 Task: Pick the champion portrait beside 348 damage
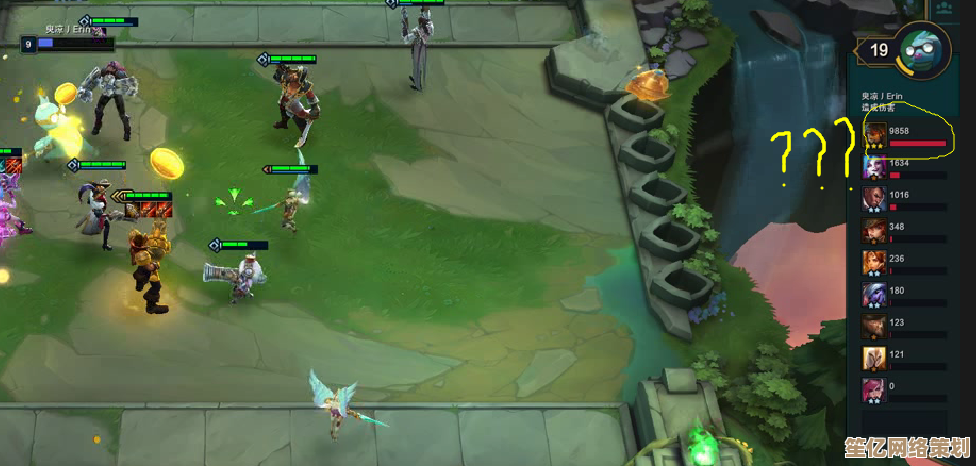874,230
